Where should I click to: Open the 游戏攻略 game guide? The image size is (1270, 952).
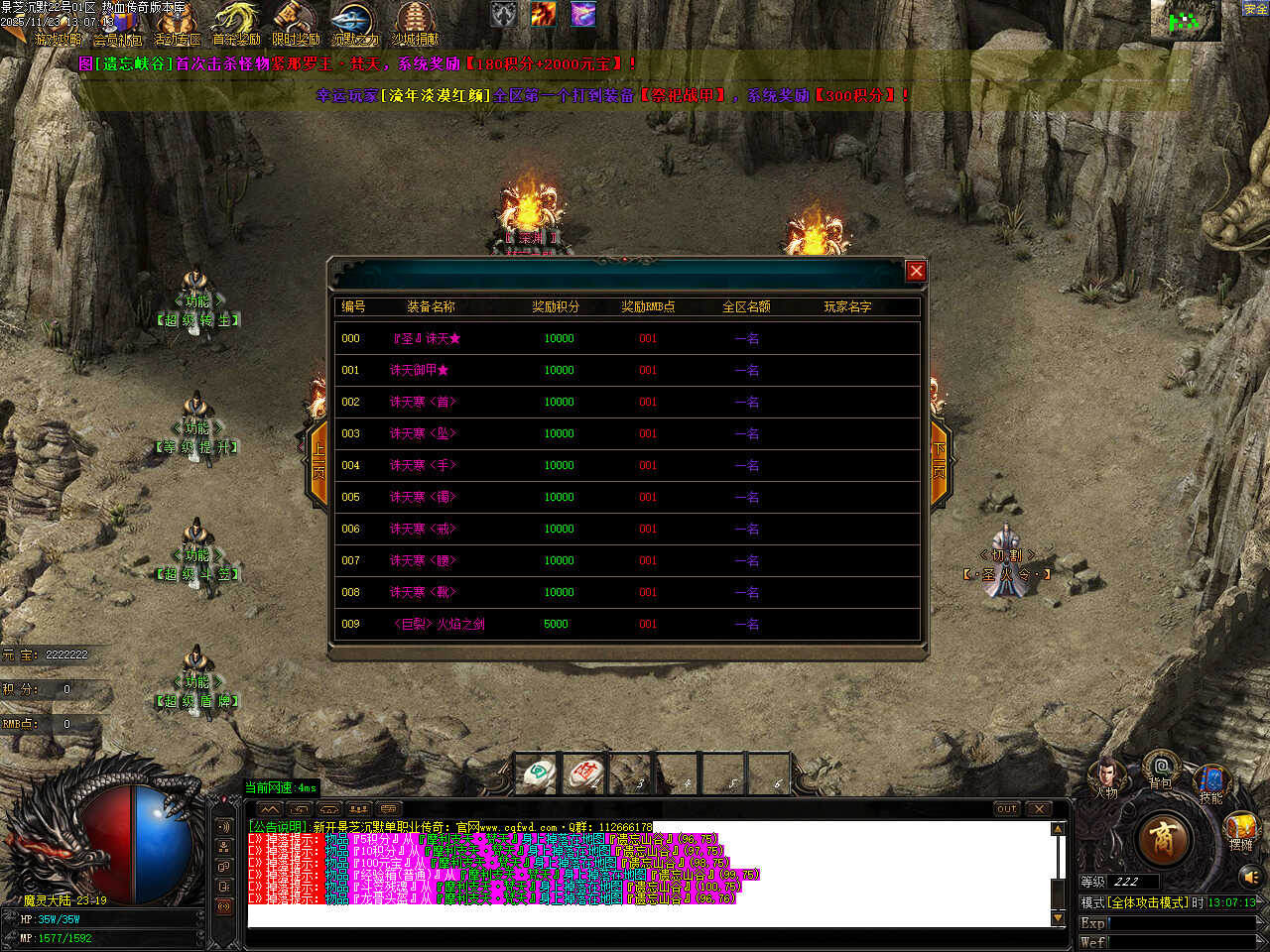click(x=58, y=24)
